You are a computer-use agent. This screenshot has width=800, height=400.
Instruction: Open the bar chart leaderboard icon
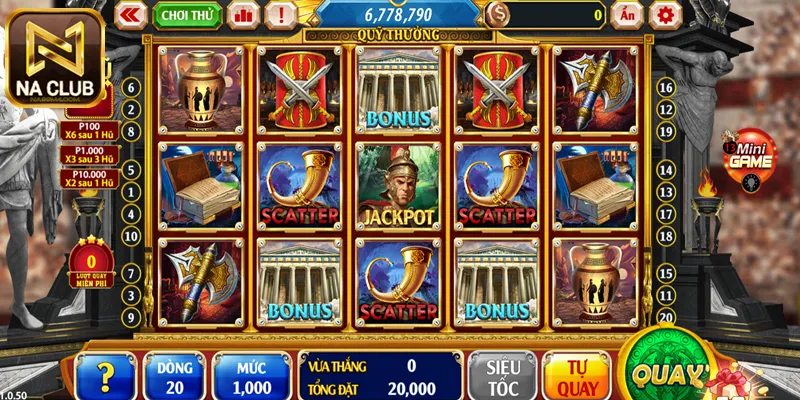[242, 14]
